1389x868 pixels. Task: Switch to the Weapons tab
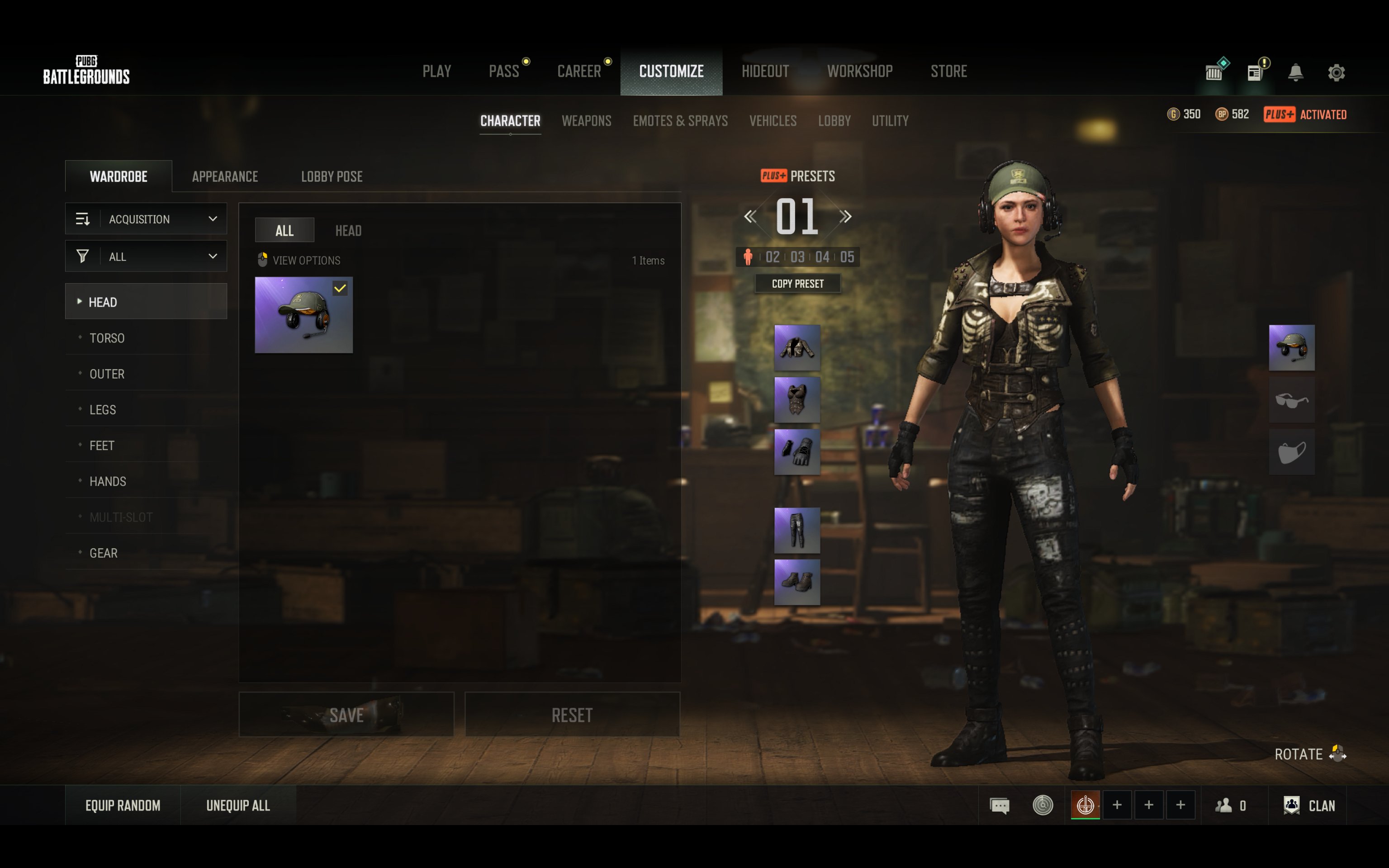pos(586,121)
